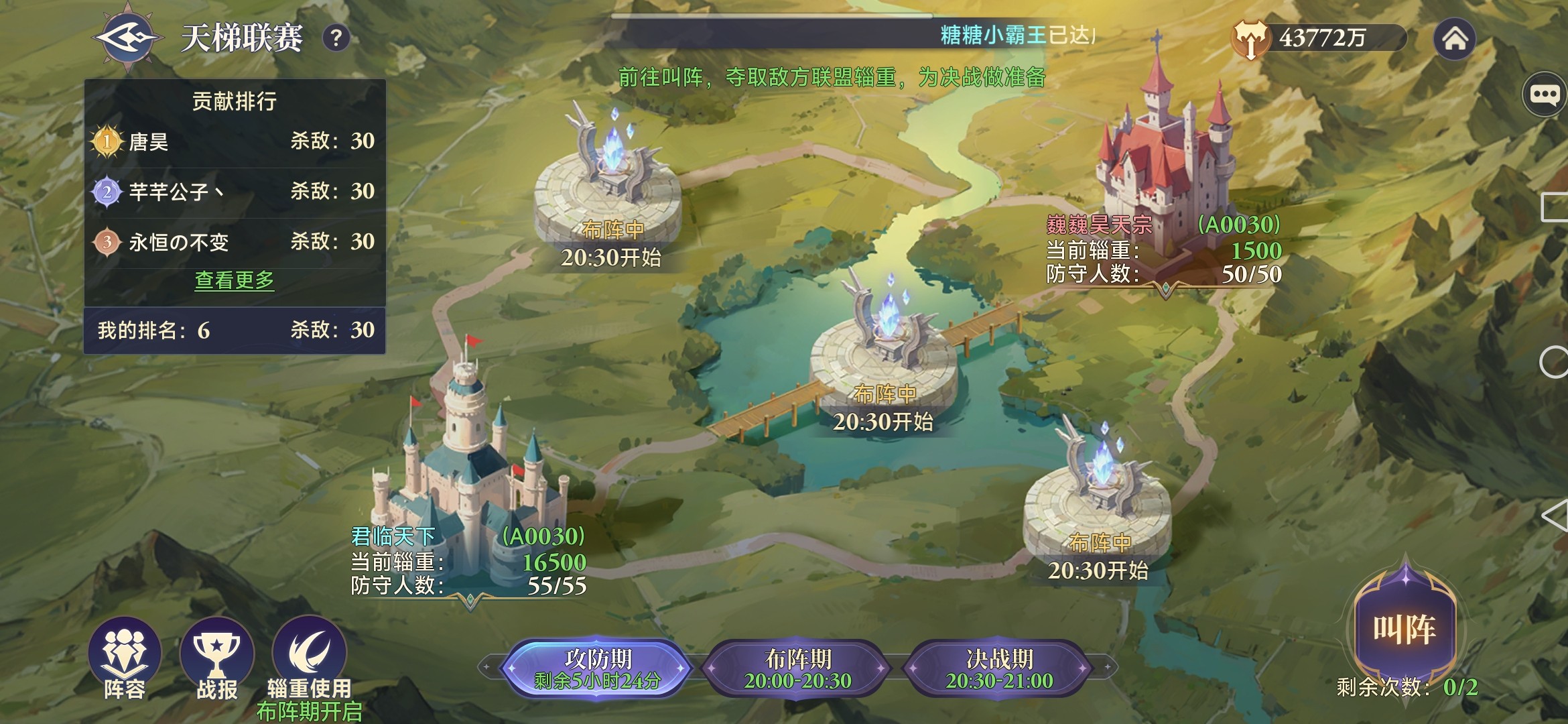Return to the home screen
This screenshot has width=1568, height=724.
[x=1455, y=39]
